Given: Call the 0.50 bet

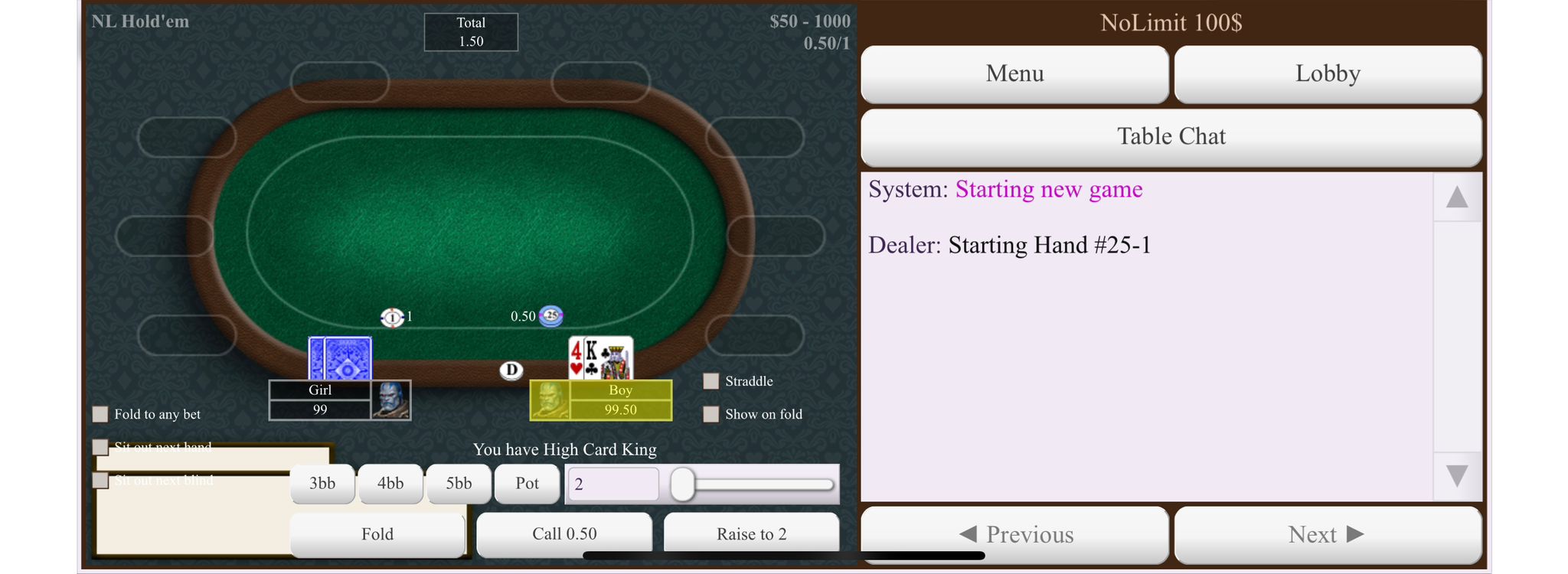Looking at the screenshot, I should coord(564,533).
